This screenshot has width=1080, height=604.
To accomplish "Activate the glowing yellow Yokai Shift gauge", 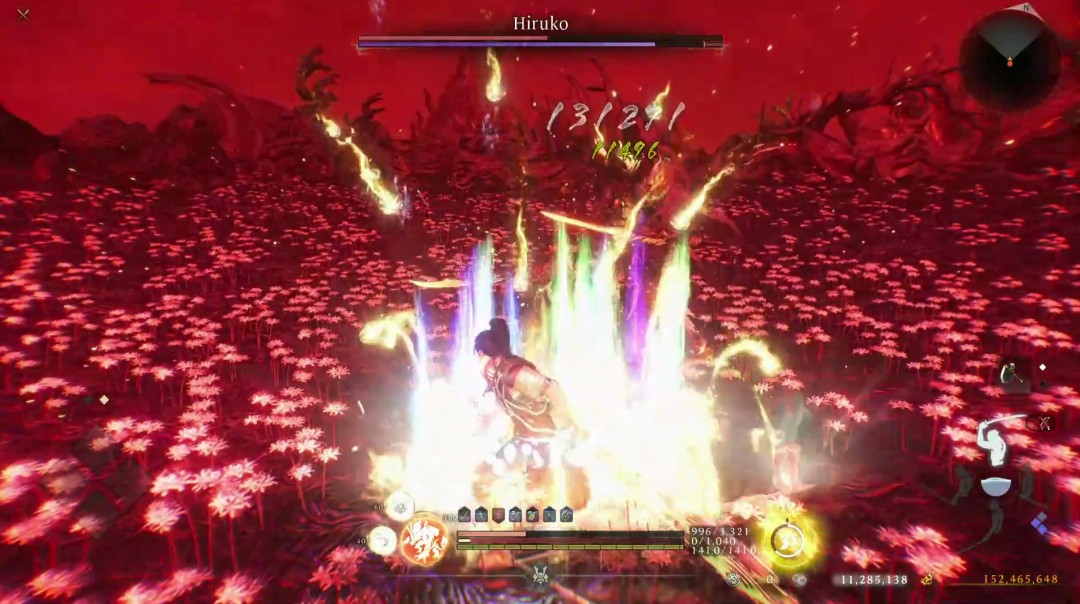I will 789,541.
